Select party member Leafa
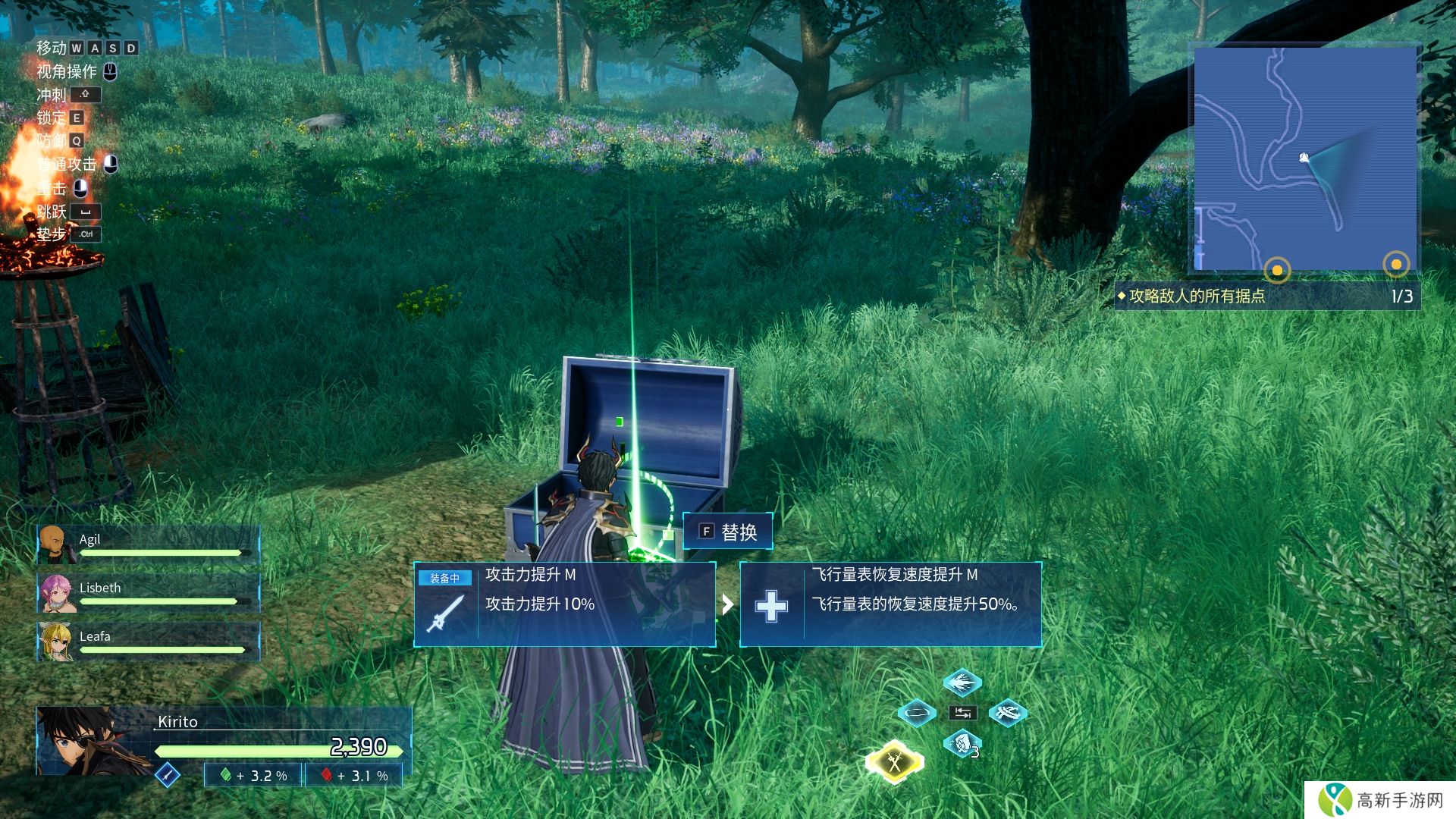The width and height of the screenshot is (1456, 819). [148, 642]
